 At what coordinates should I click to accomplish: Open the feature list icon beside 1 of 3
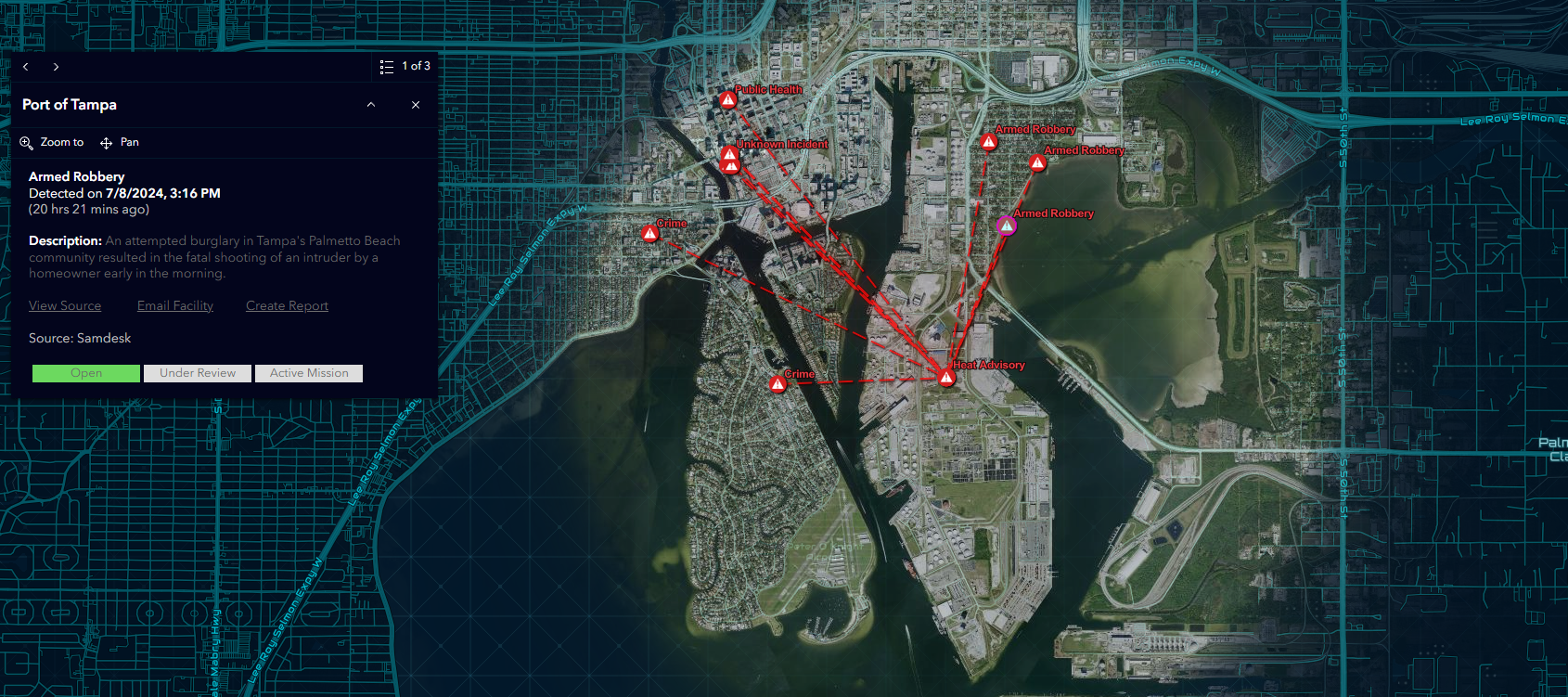point(387,66)
